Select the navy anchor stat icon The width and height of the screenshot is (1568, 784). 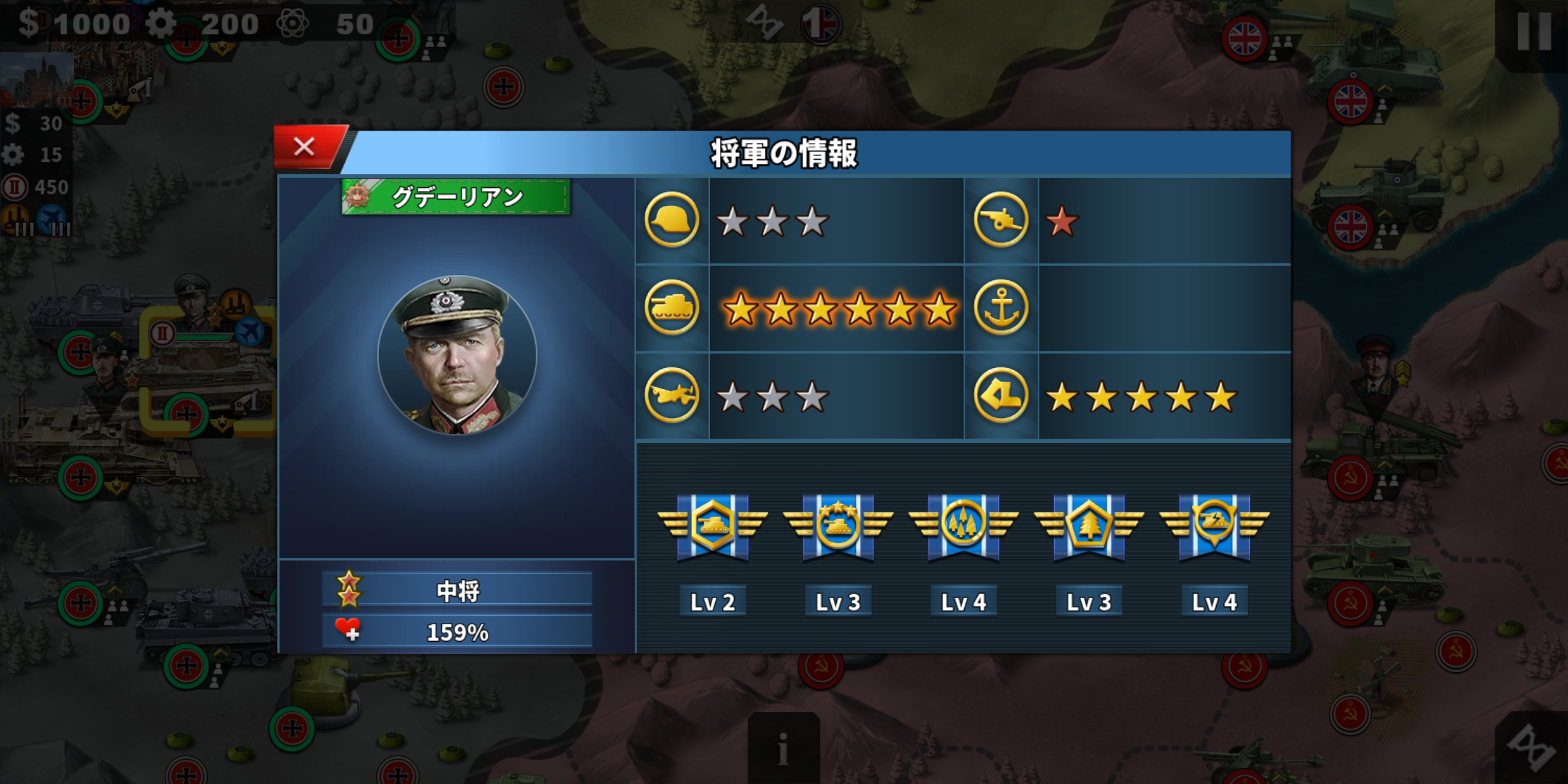click(1000, 308)
